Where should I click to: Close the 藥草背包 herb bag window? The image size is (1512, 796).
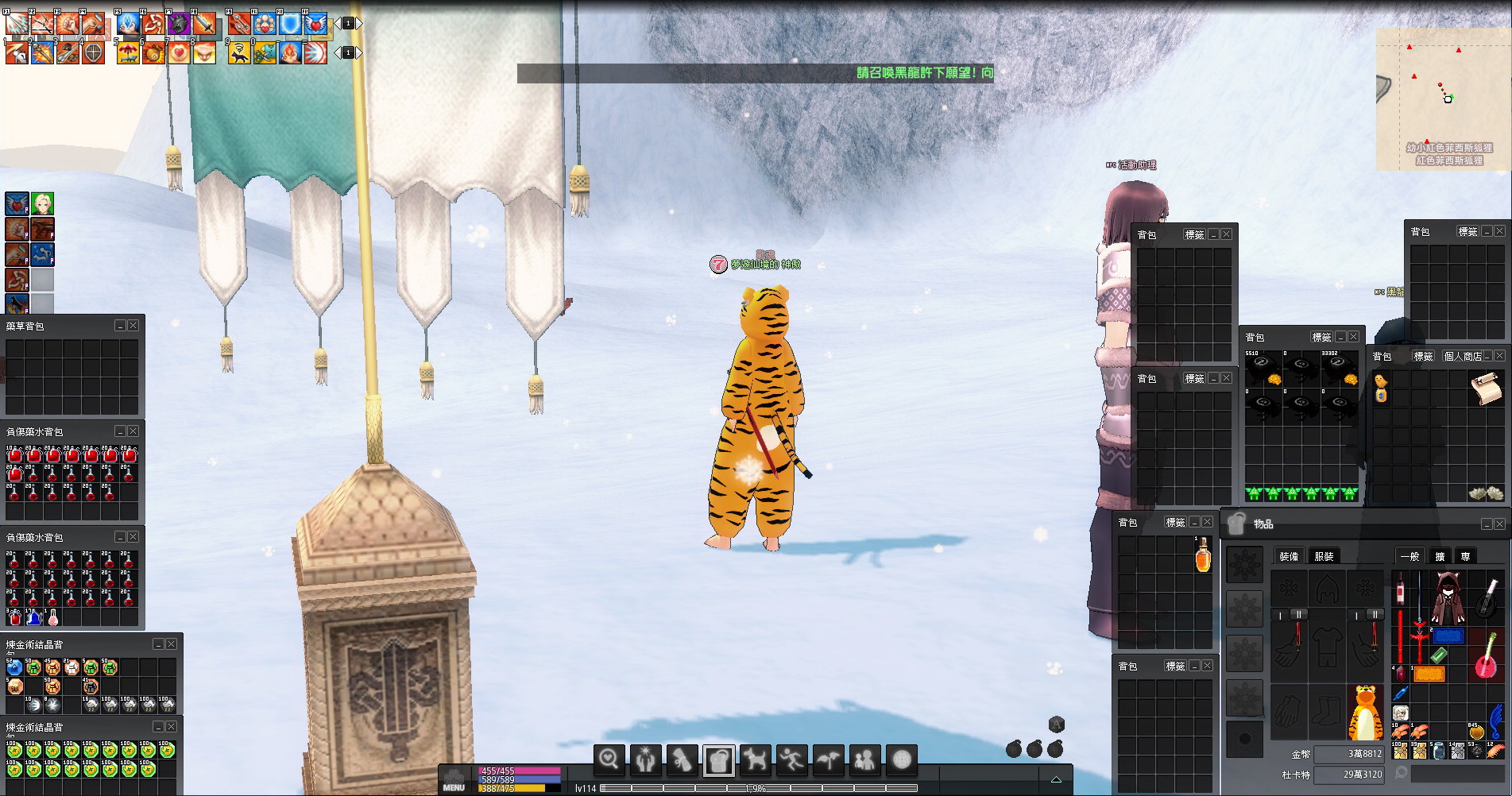click(x=133, y=326)
